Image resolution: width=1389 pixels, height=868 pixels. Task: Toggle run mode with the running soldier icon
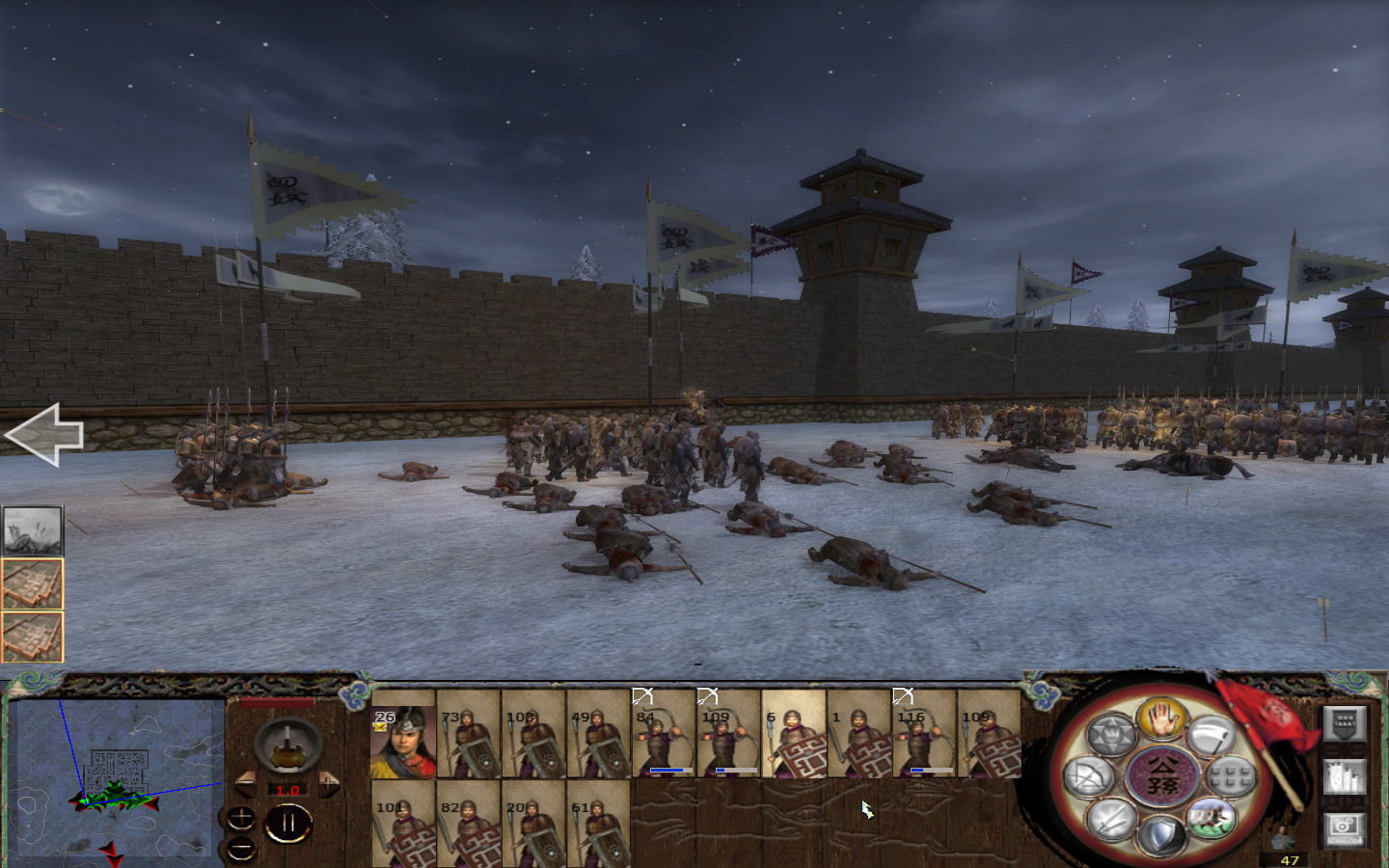[1212, 819]
